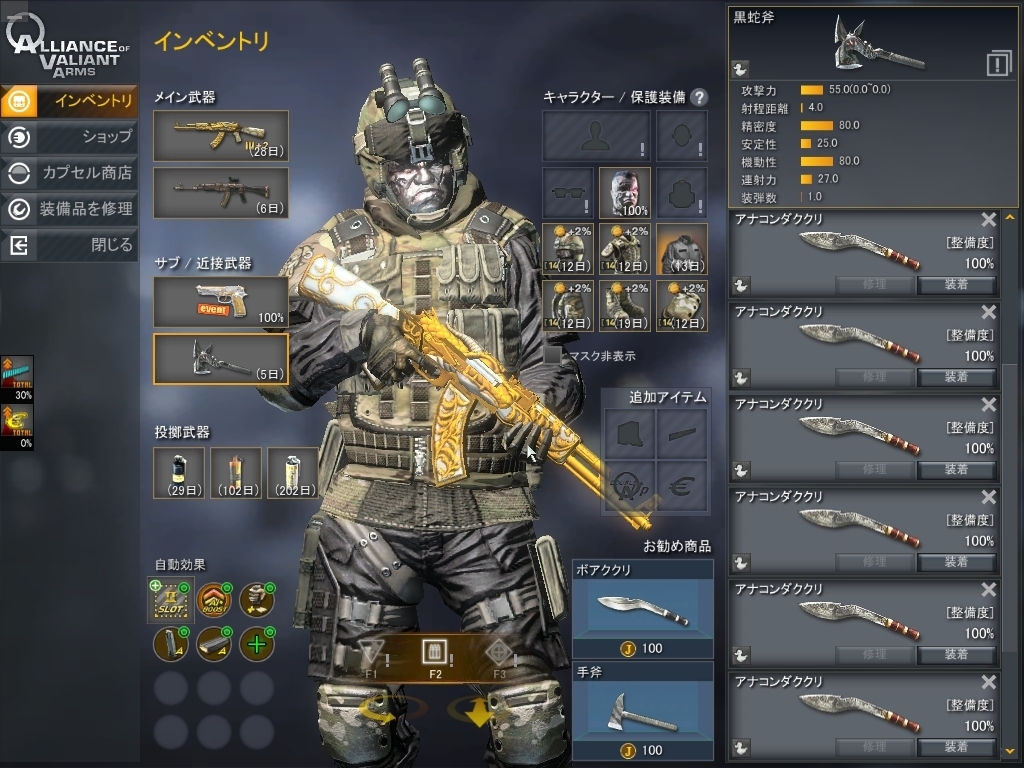Go to the ショップ menu
This screenshot has width=1024, height=768.
(70, 137)
